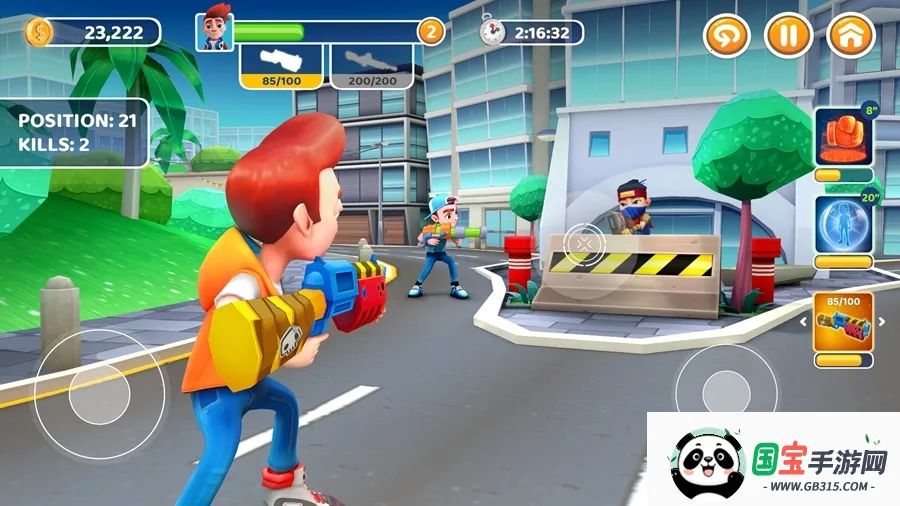This screenshot has height=506, width=900.
Task: Return to the home screen
Action: pyautogui.click(x=851, y=37)
